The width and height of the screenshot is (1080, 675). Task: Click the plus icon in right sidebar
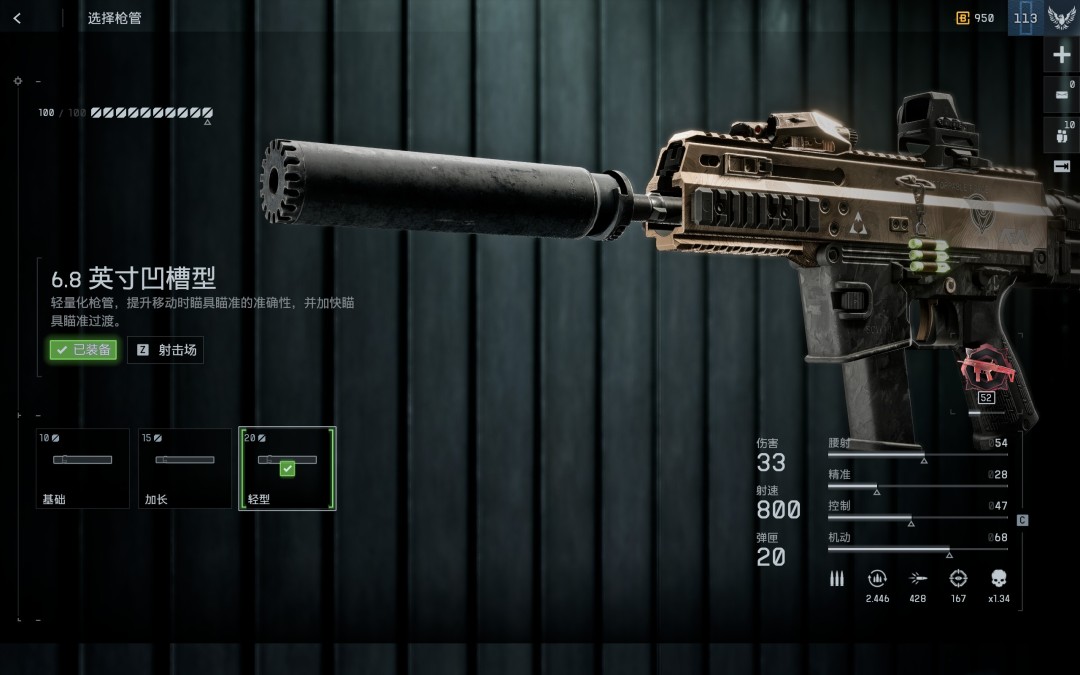tap(1061, 55)
